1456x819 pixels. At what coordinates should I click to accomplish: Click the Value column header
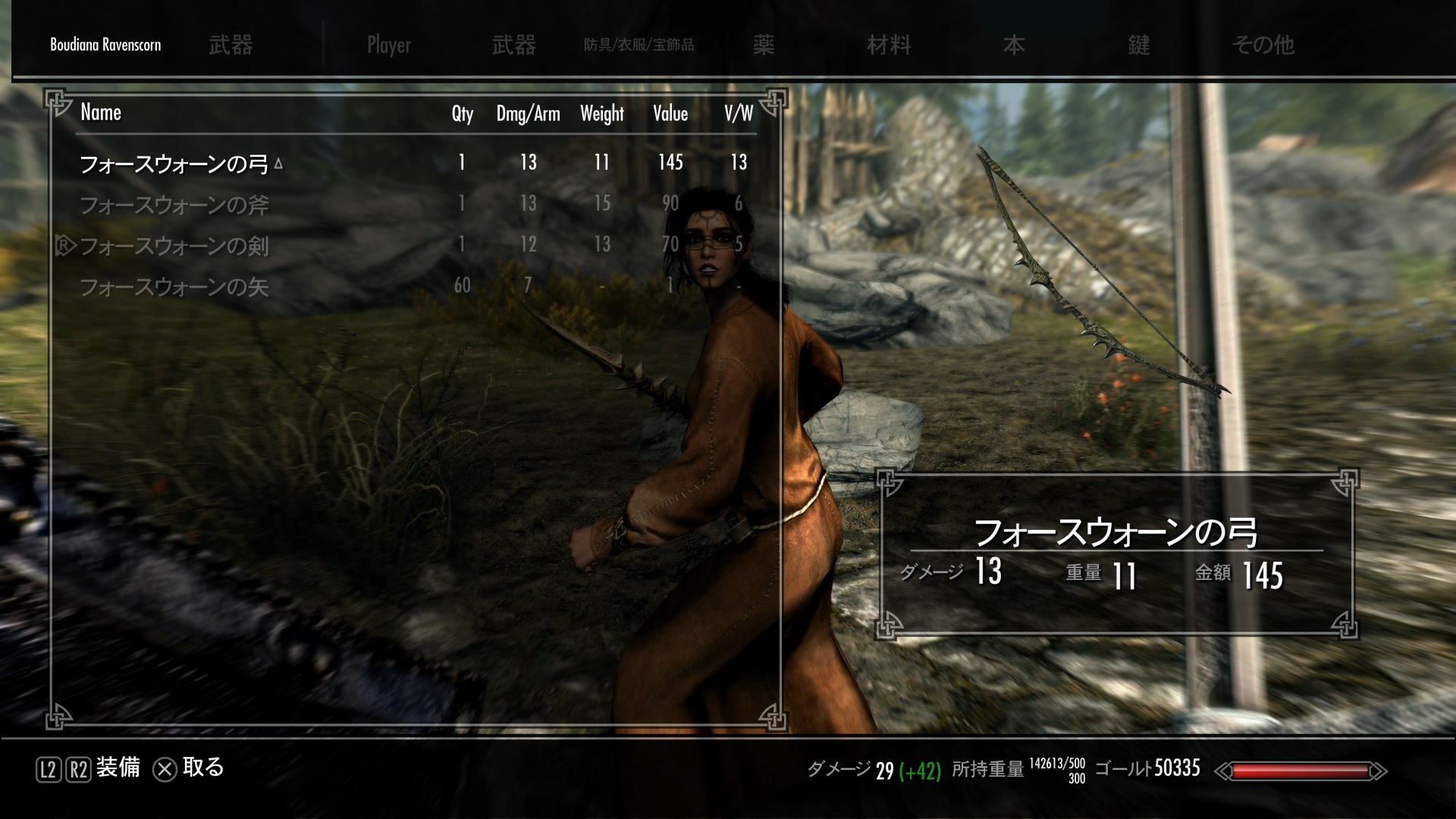point(670,114)
